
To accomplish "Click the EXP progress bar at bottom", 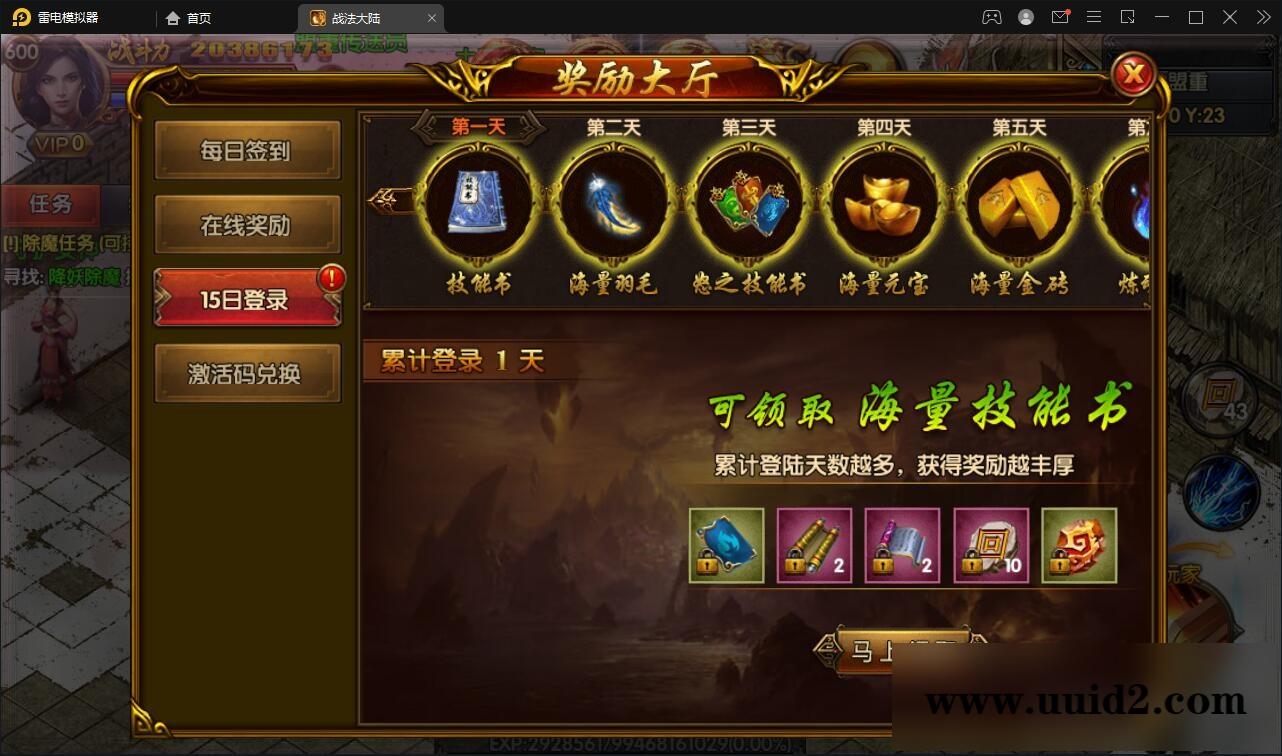I will pos(640,742).
